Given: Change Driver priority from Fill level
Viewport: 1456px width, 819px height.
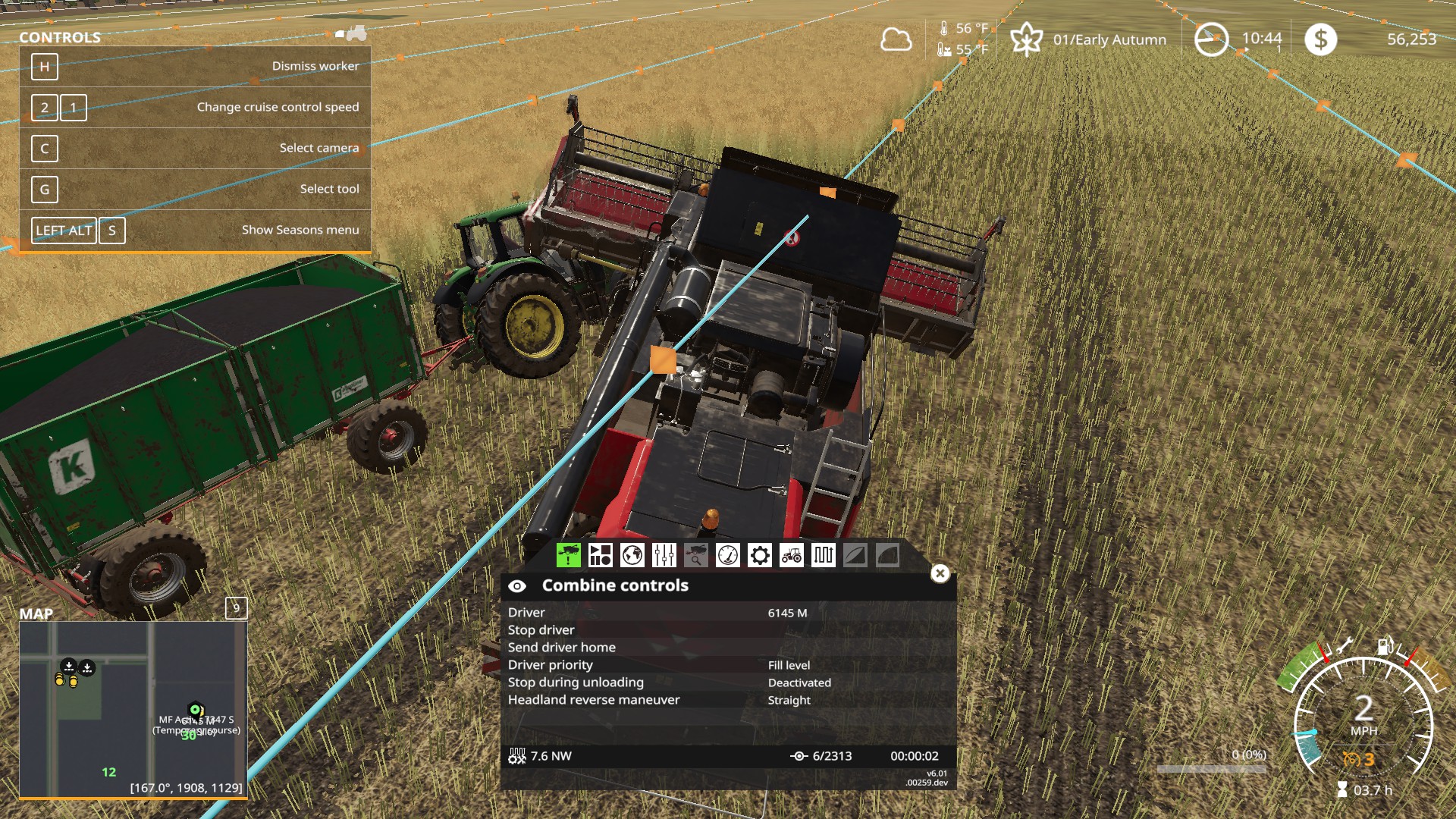Looking at the screenshot, I should point(789,664).
